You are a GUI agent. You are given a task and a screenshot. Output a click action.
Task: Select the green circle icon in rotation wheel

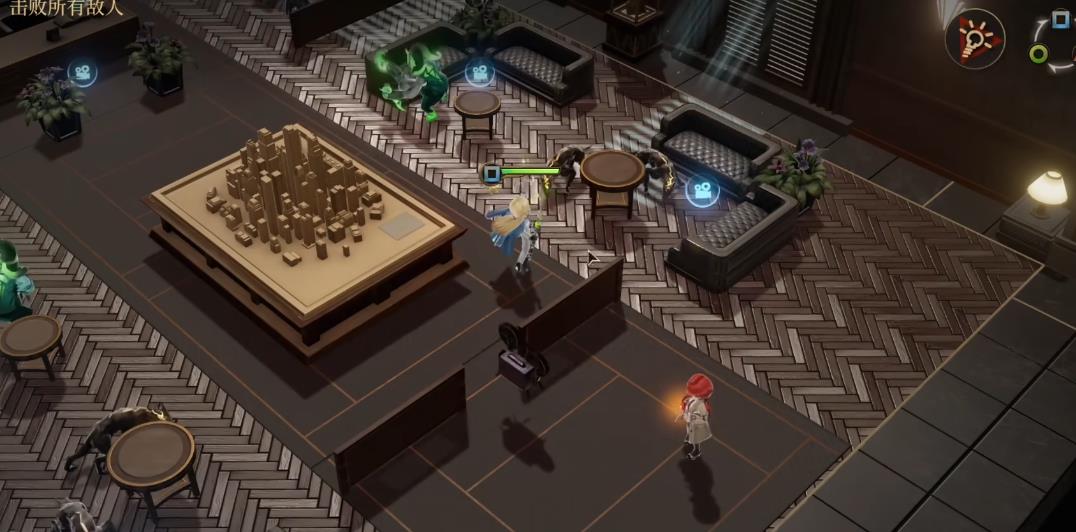click(1039, 54)
